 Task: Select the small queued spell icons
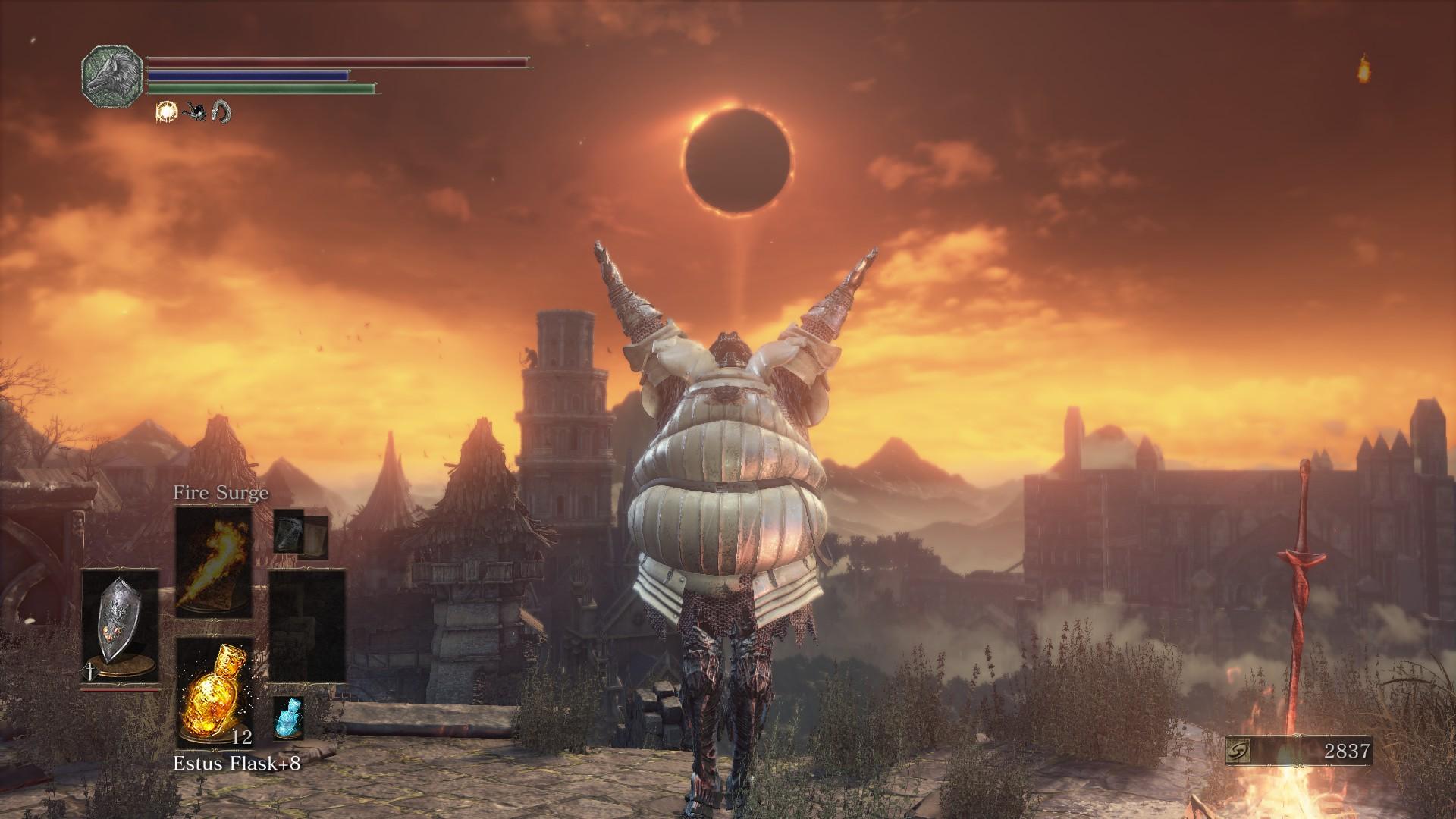300,535
